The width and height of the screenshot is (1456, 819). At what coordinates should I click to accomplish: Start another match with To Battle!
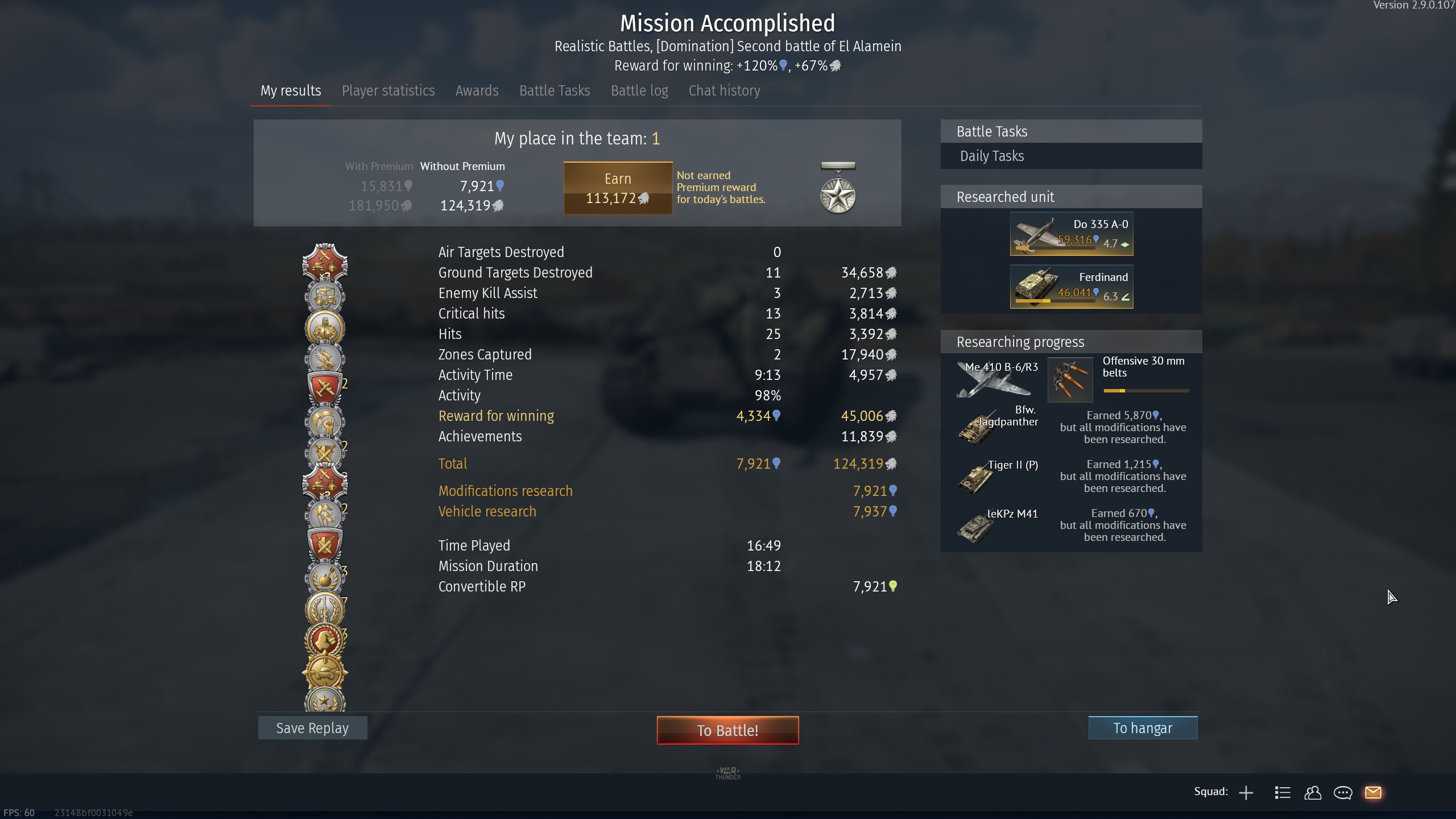[x=727, y=730]
